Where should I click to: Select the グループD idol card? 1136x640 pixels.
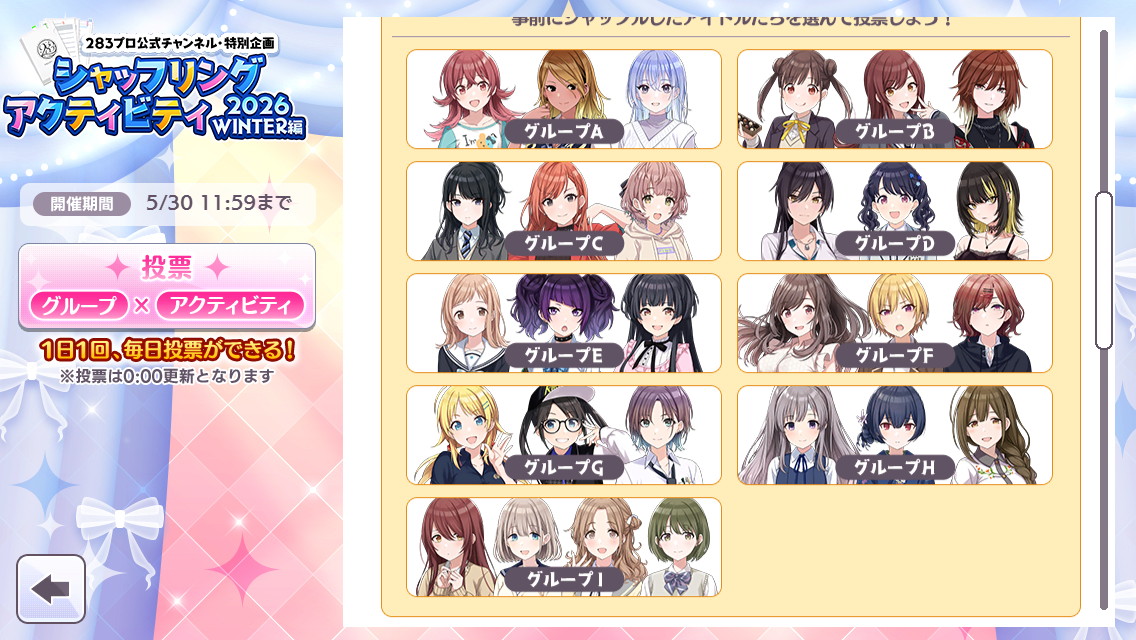(x=894, y=211)
